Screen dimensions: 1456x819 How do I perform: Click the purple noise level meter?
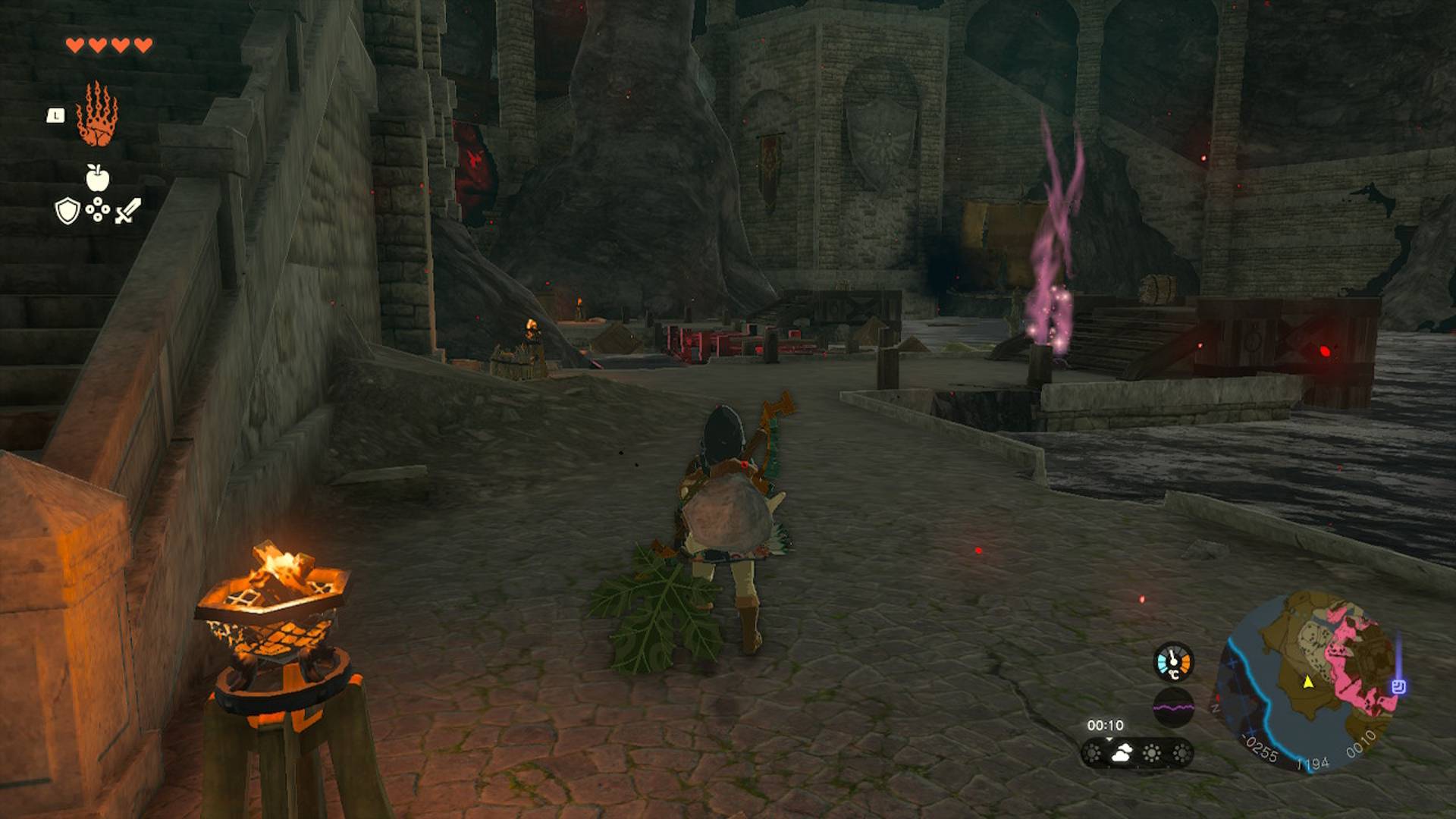(x=1173, y=705)
